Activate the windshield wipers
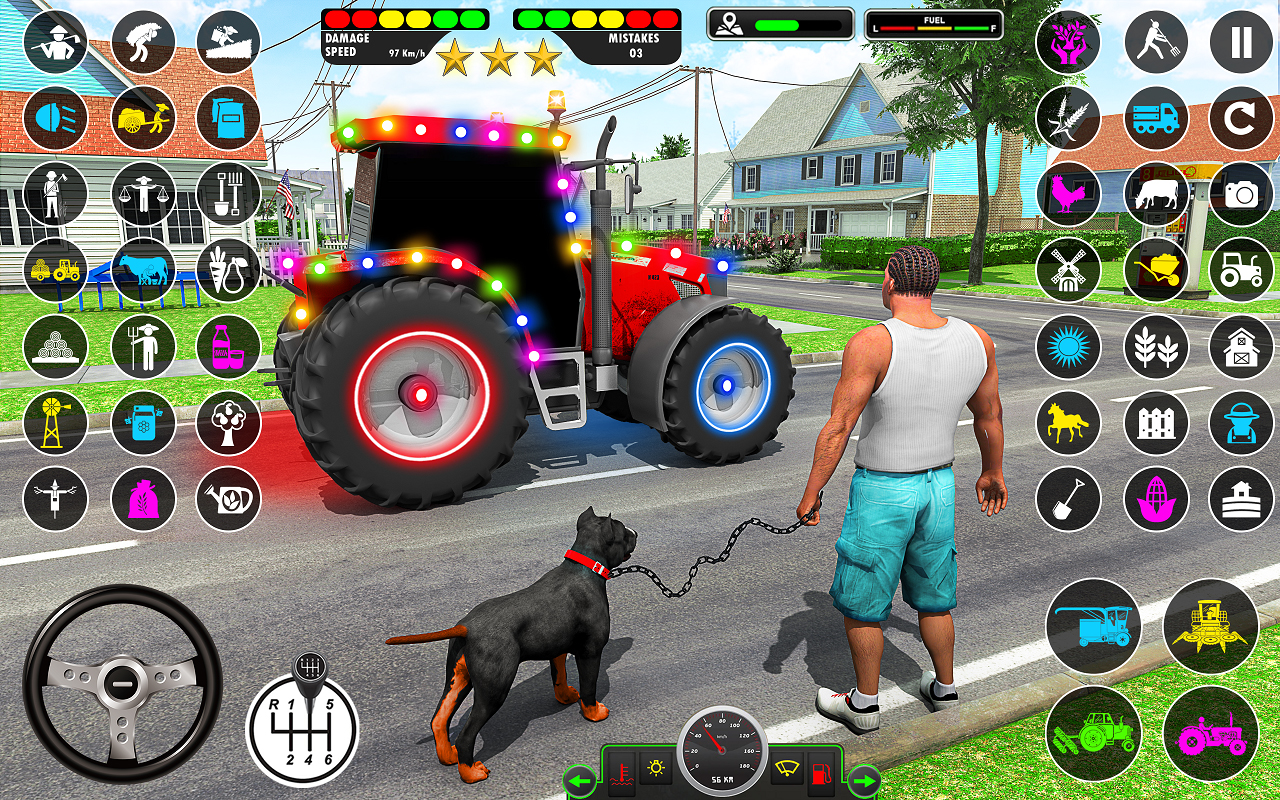The image size is (1280, 800). click(787, 768)
